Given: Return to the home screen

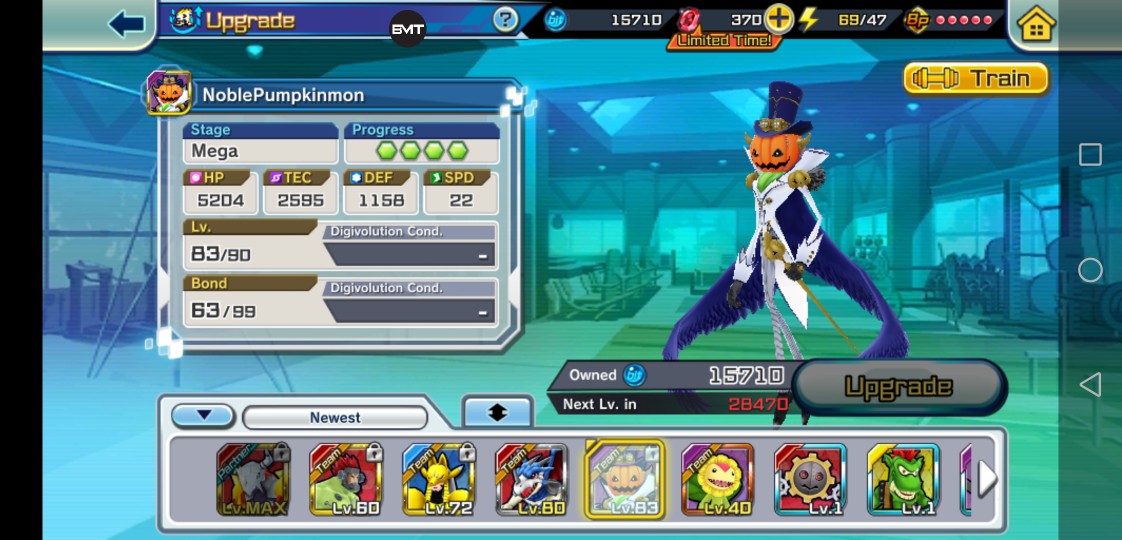Looking at the screenshot, I should [x=1035, y=24].
